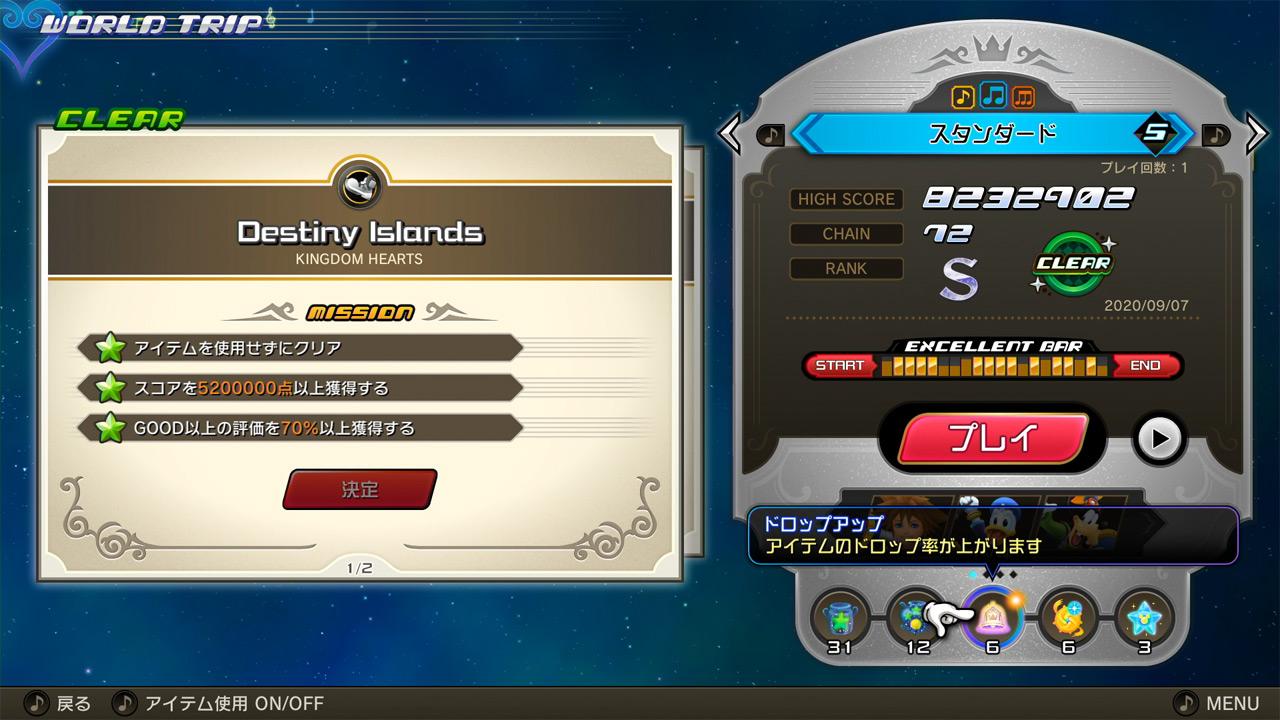The height and width of the screenshot is (720, 1280).
Task: Select the blue star item
Action: 1144,617
